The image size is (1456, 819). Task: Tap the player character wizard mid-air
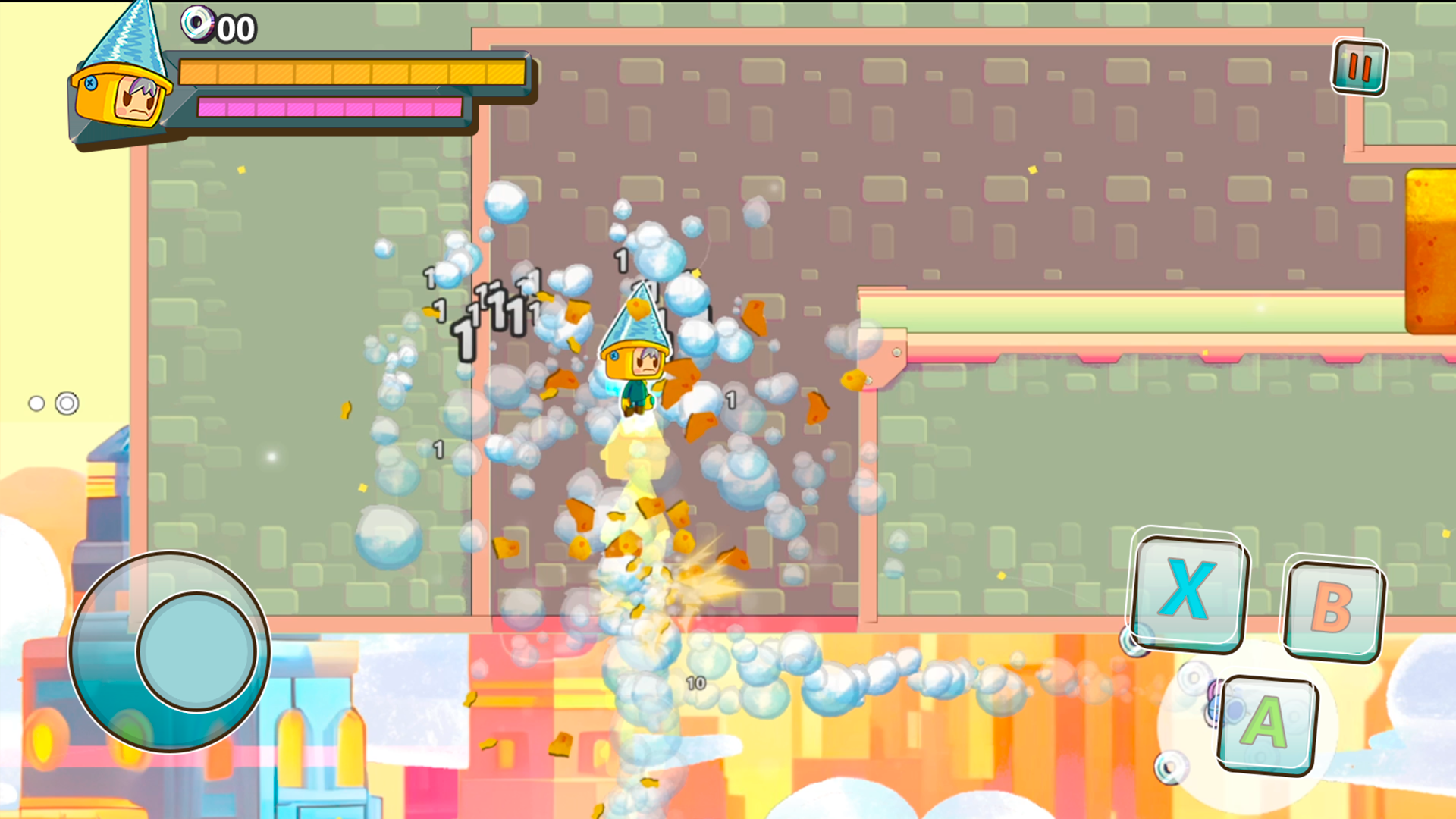tap(637, 364)
